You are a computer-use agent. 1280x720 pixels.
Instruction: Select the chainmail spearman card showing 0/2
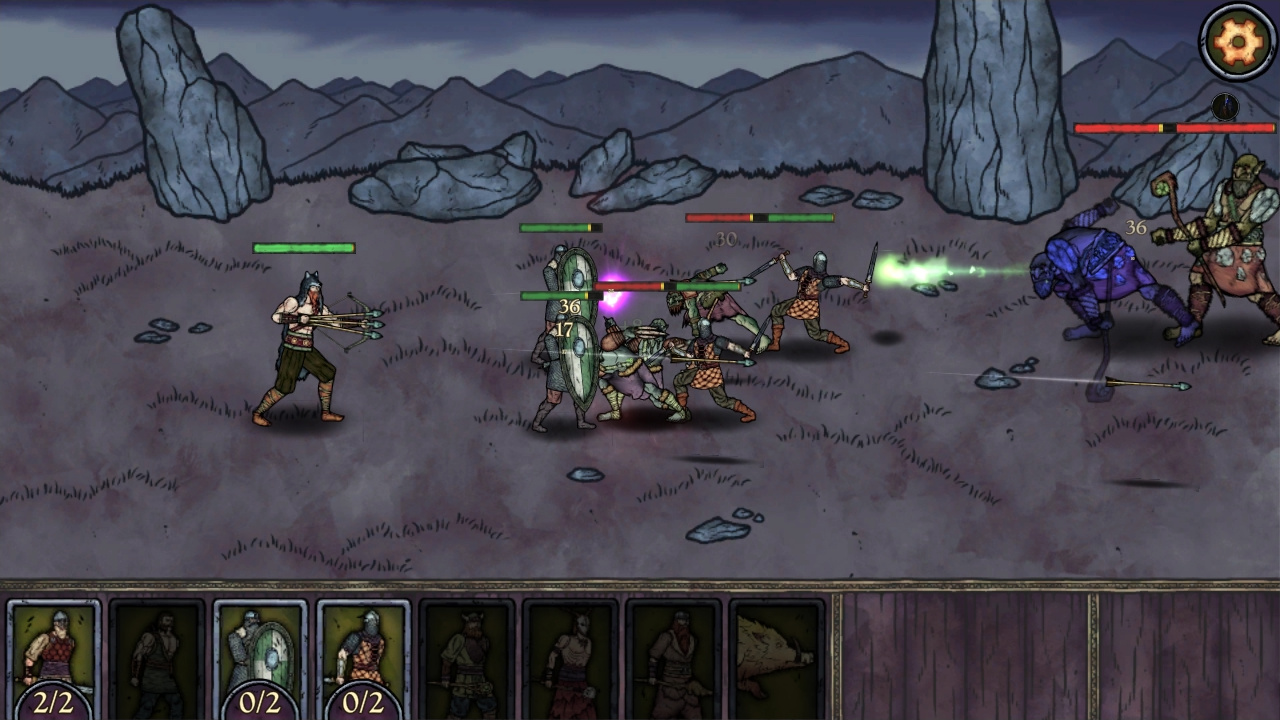362,655
